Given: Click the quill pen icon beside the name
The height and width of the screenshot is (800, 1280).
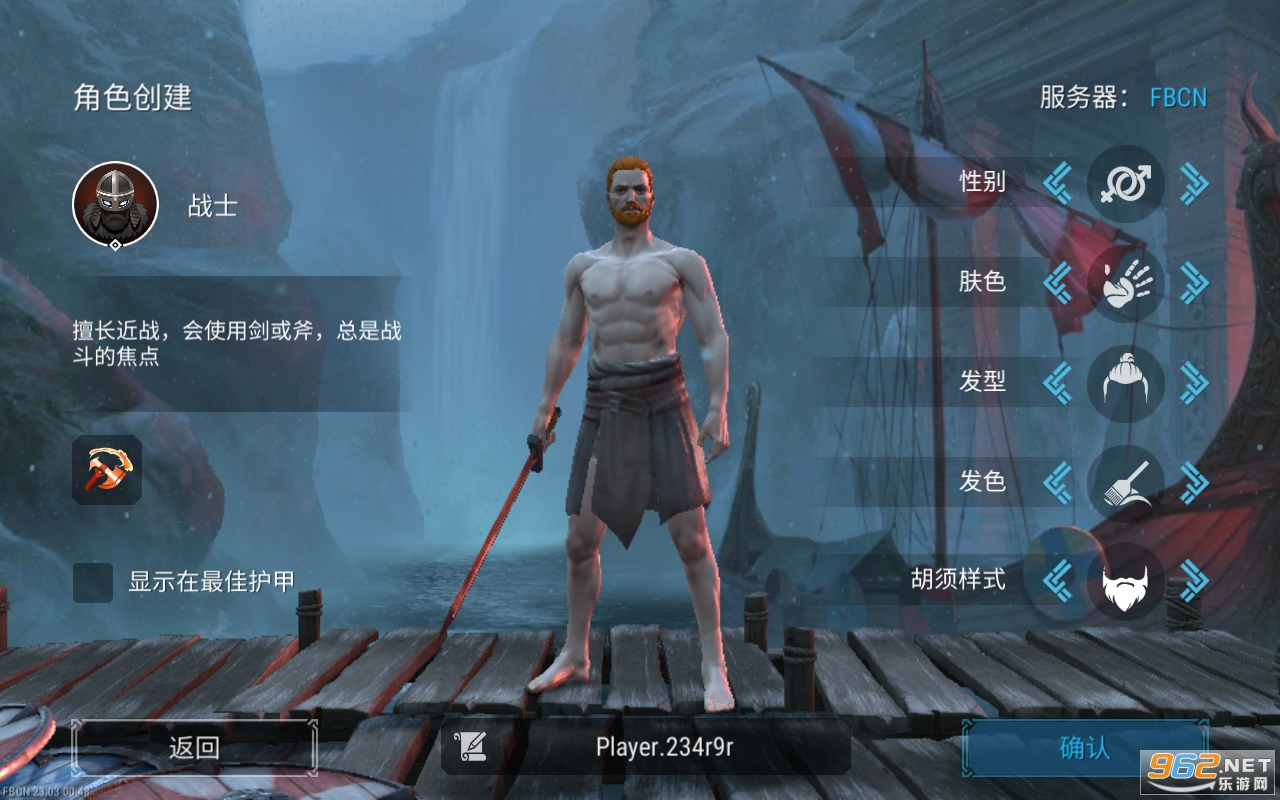Looking at the screenshot, I should click(472, 746).
